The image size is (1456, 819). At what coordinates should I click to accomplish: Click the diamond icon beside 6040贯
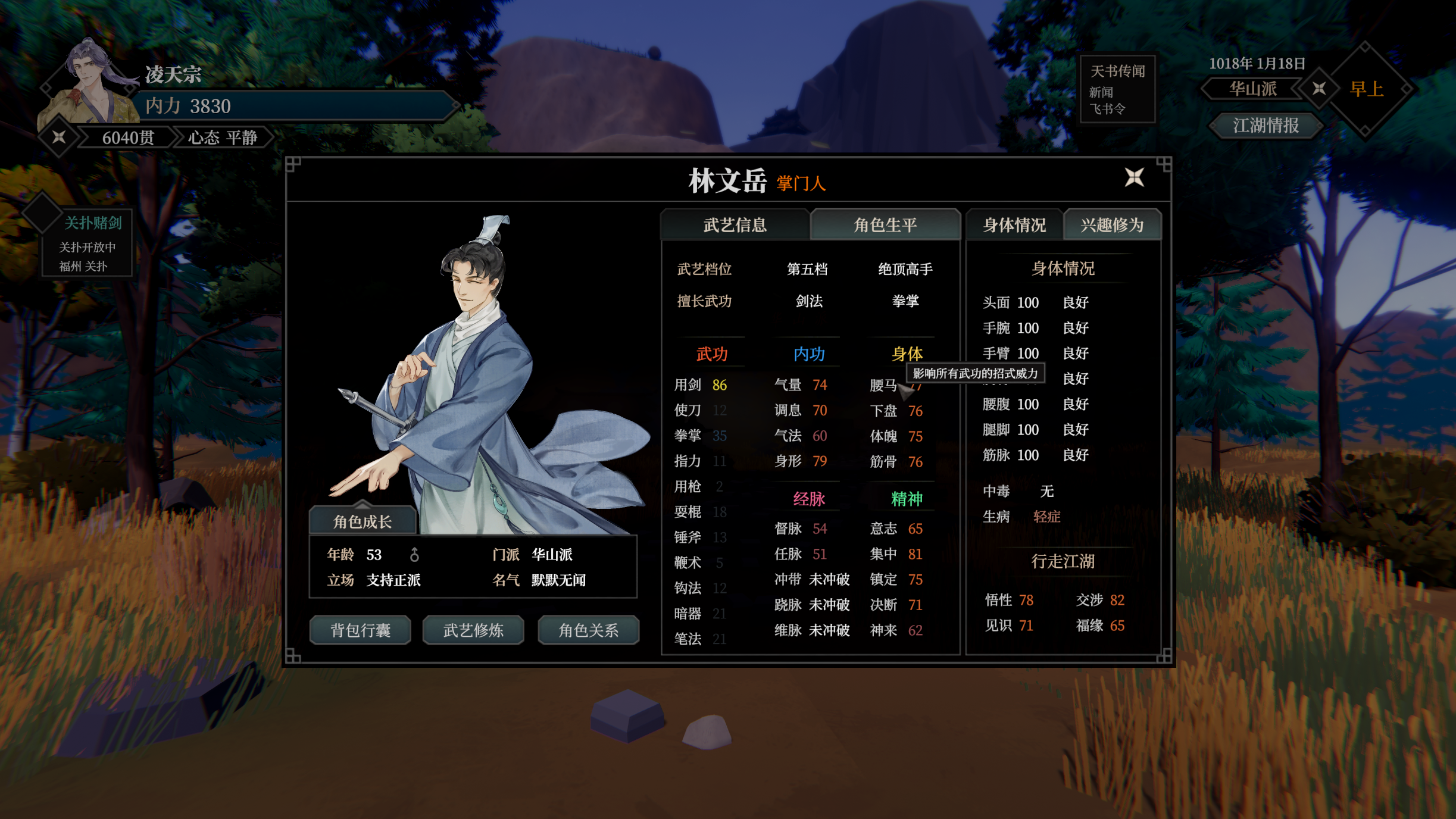pos(59,137)
